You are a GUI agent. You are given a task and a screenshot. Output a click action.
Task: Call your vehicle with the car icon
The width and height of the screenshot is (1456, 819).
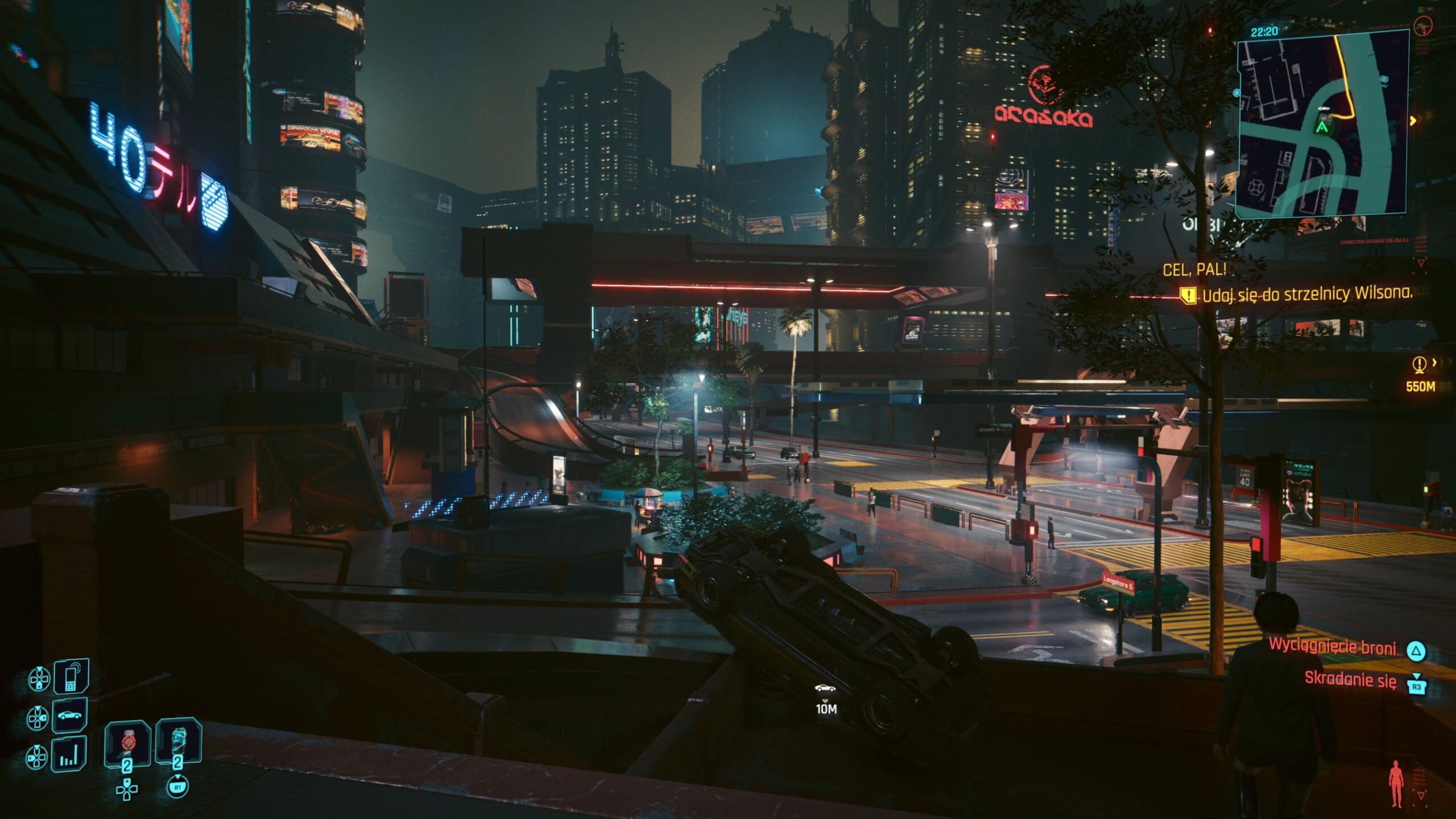(70, 715)
